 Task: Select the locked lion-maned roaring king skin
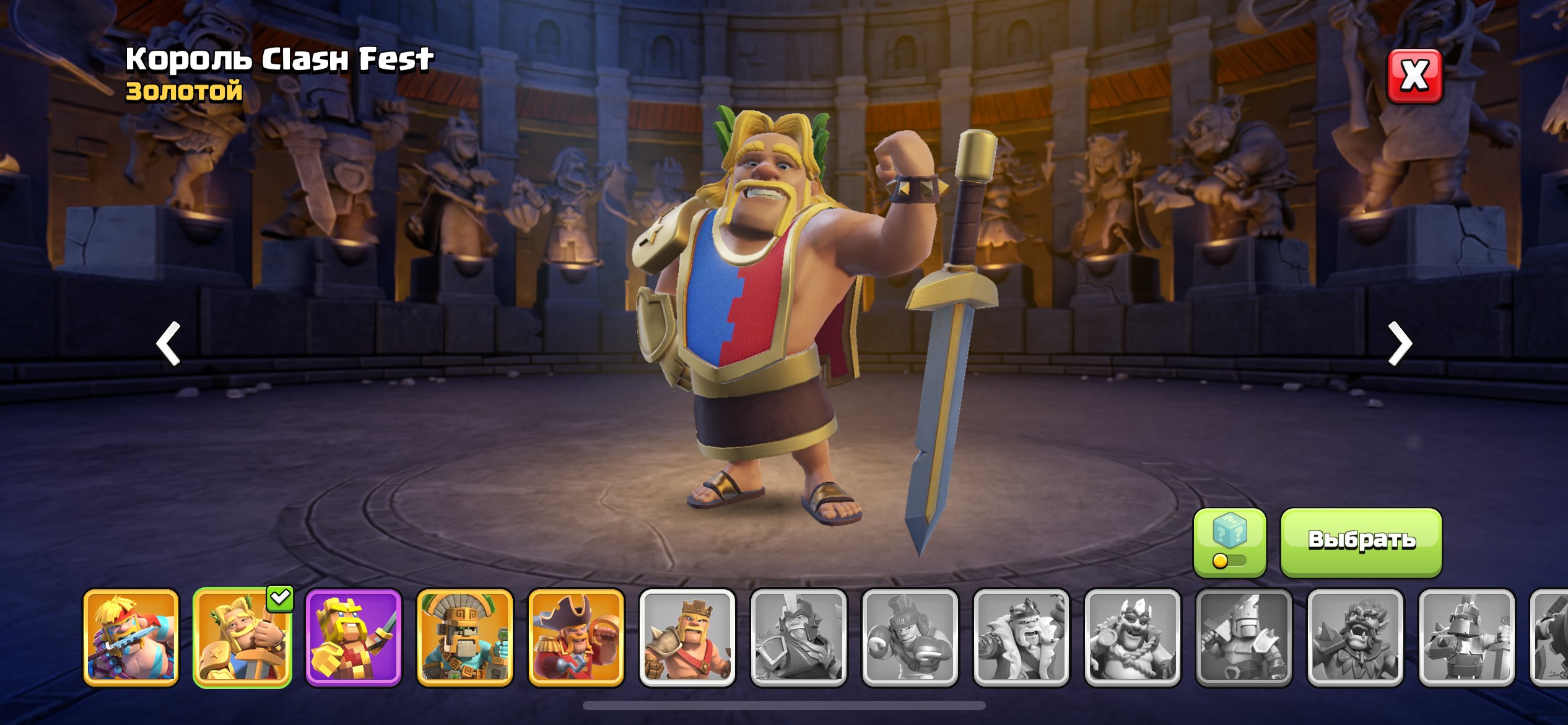coord(1355,638)
